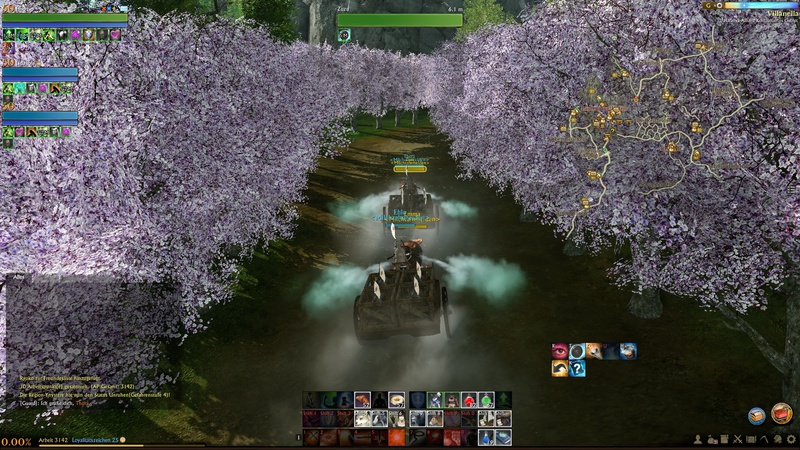Click the pink eye vehicle skill
800x450 pixels.
[x=560, y=351]
